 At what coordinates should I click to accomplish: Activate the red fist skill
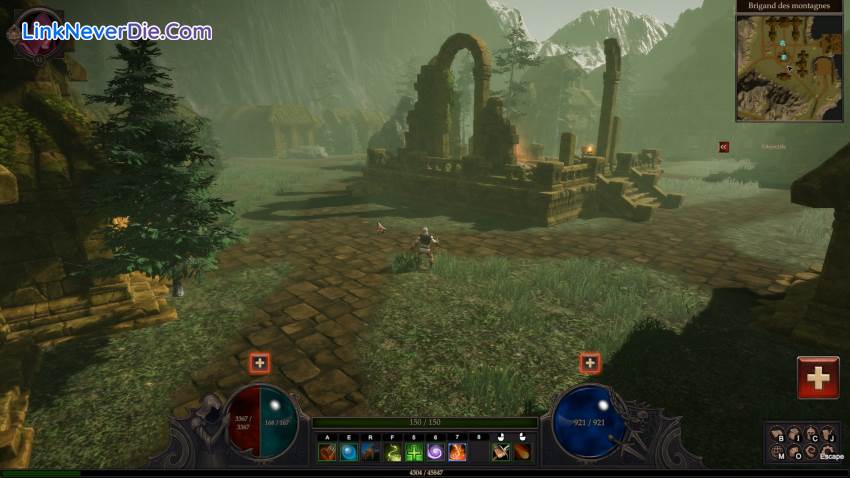pos(327,453)
